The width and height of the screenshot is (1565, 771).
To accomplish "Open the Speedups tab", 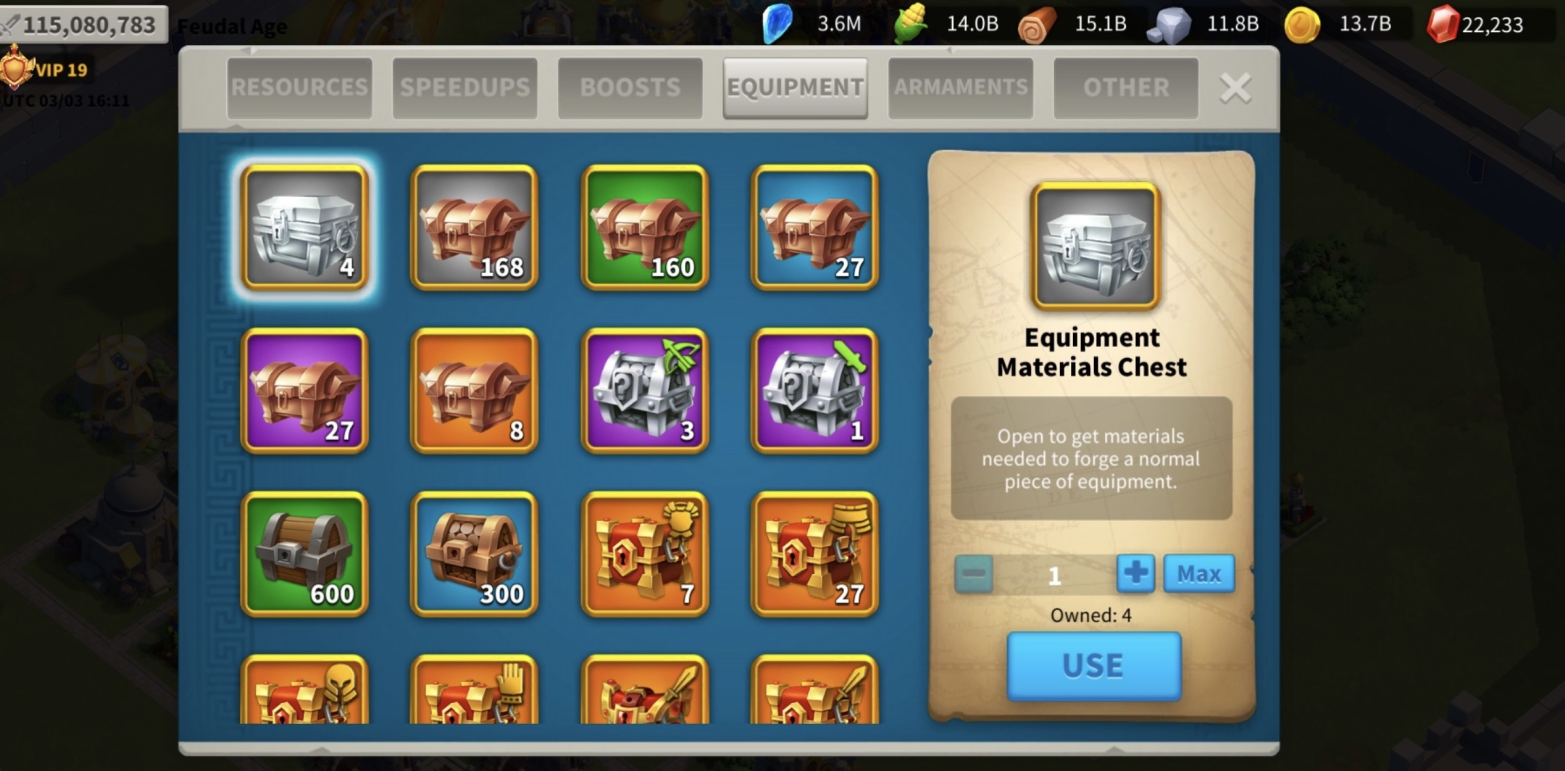I will (x=465, y=88).
